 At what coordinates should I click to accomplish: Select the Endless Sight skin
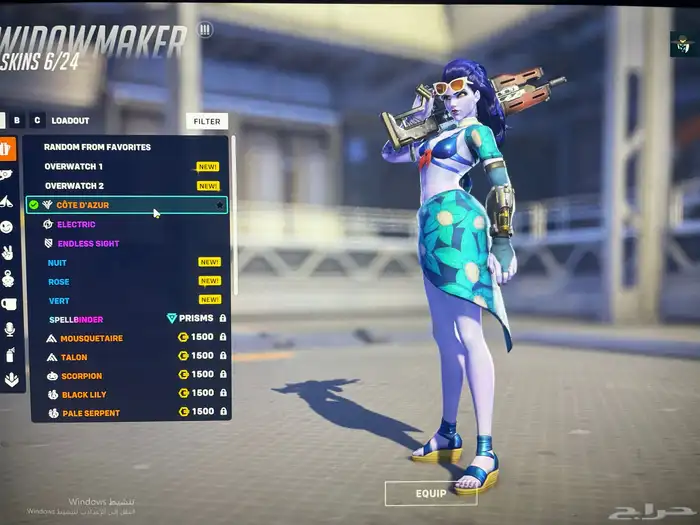coord(88,243)
